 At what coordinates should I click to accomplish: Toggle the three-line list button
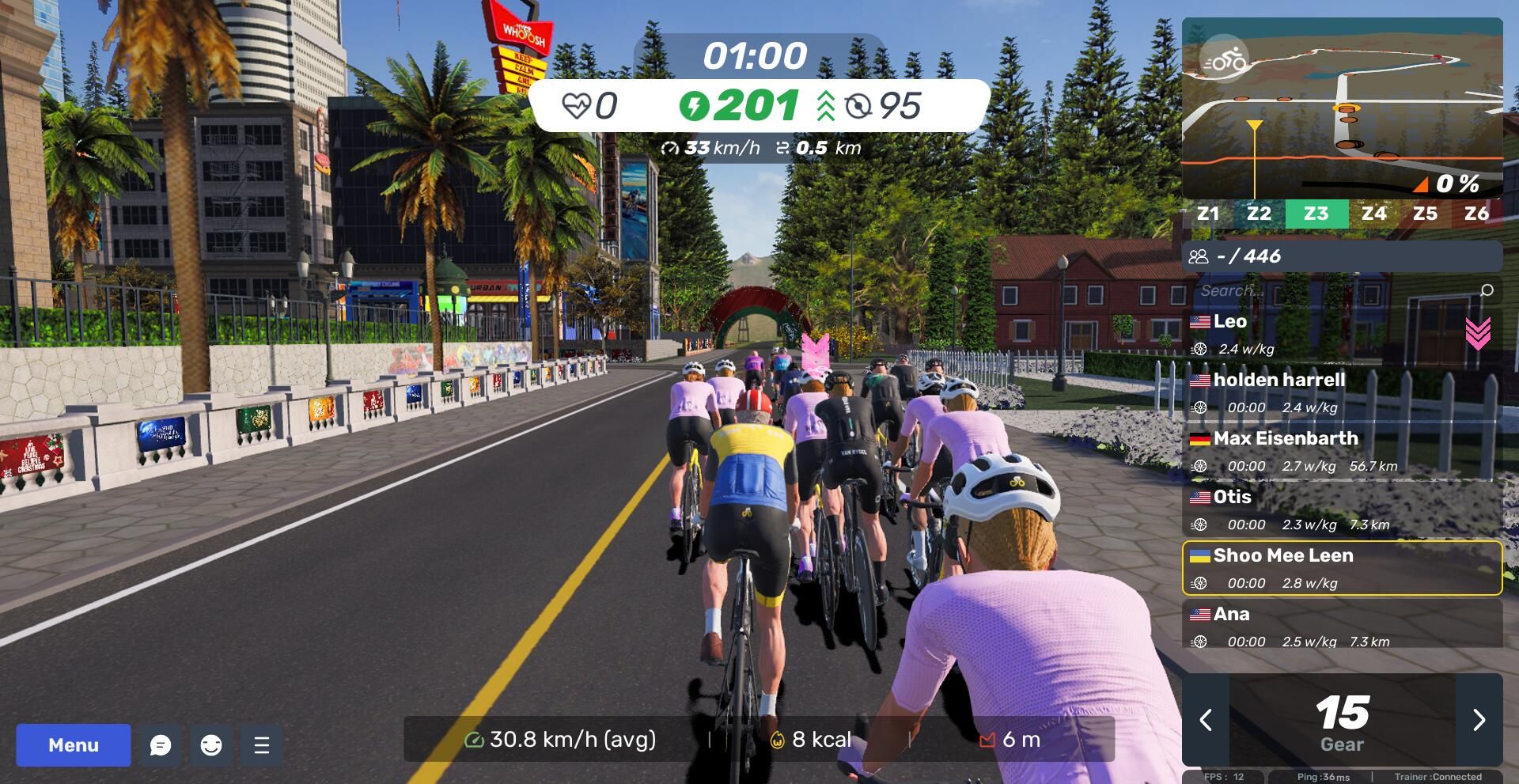point(262,745)
